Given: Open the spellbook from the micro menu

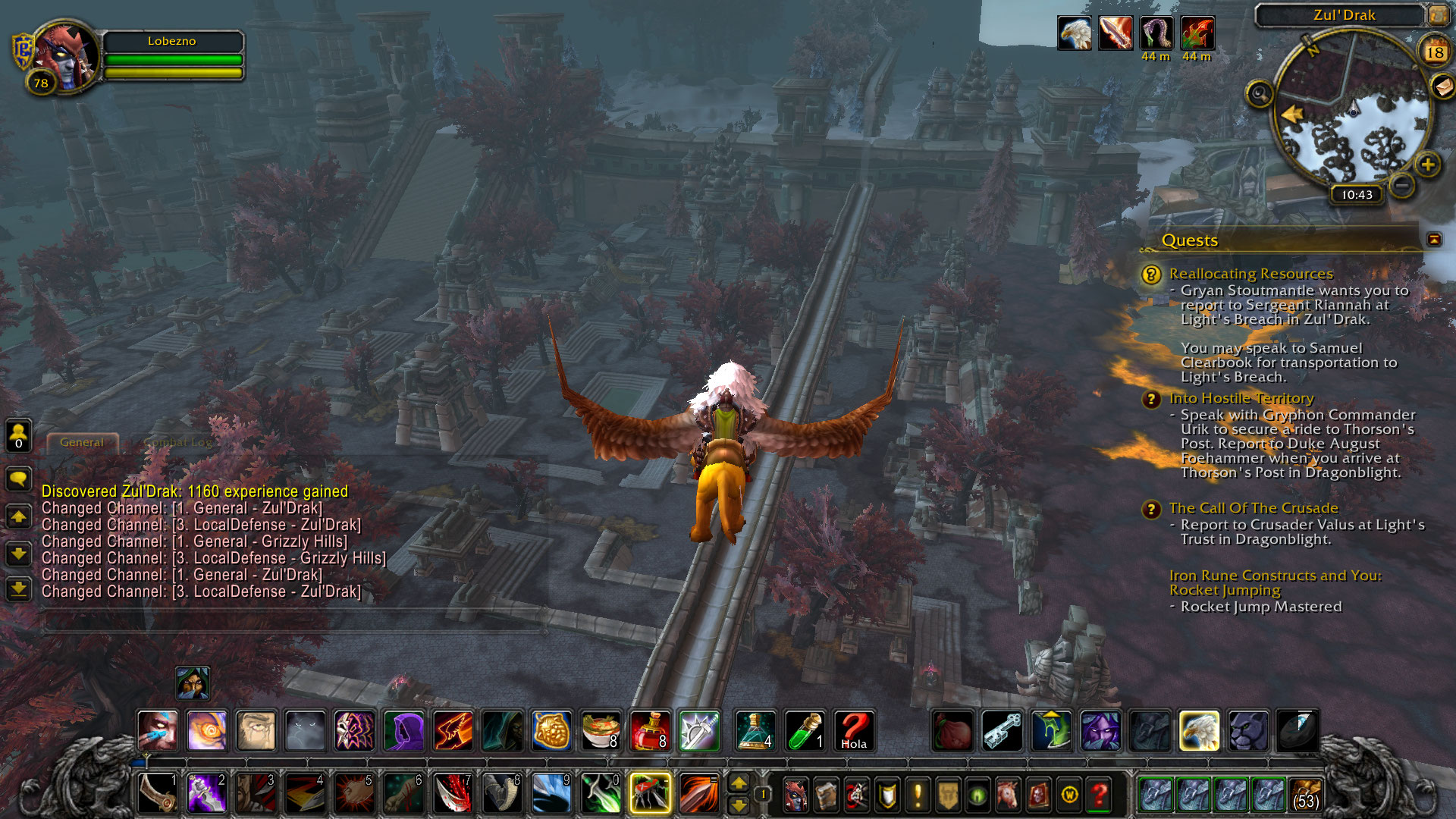Looking at the screenshot, I should [826, 795].
